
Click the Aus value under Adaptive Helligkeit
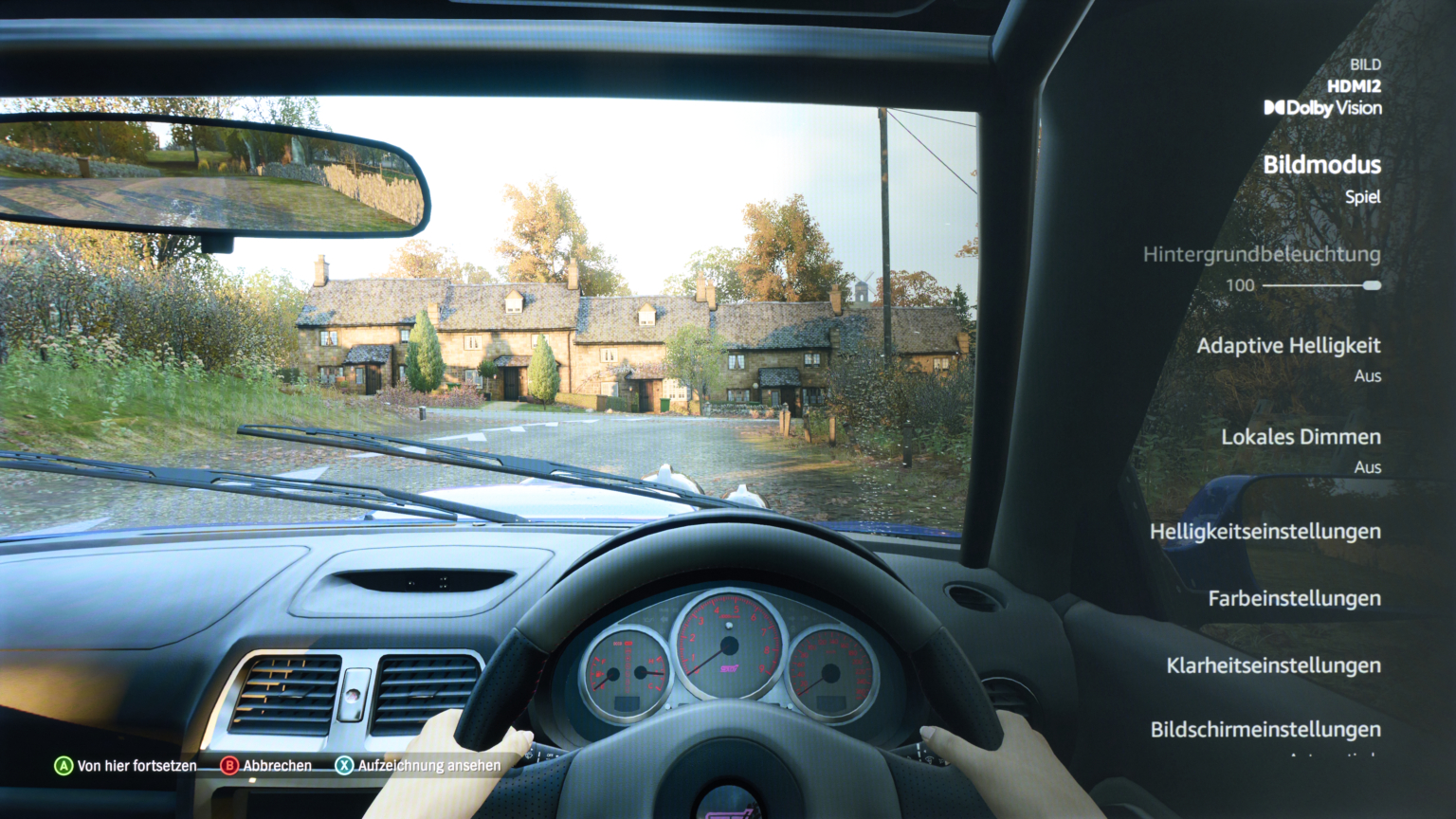coord(1368,375)
